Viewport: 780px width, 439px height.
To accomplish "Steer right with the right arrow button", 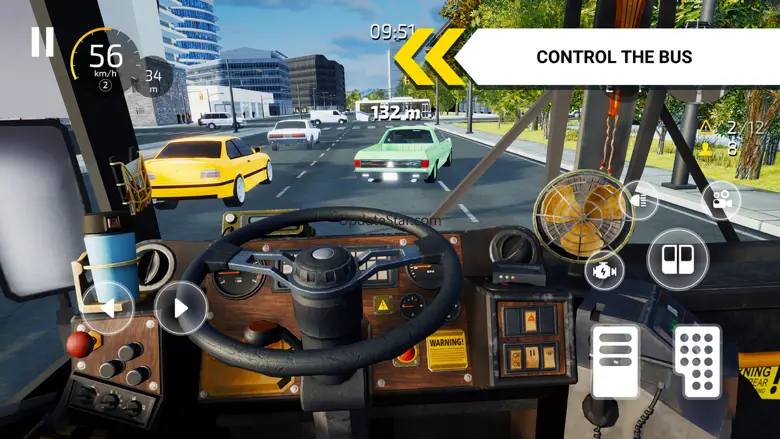I will coord(181,307).
